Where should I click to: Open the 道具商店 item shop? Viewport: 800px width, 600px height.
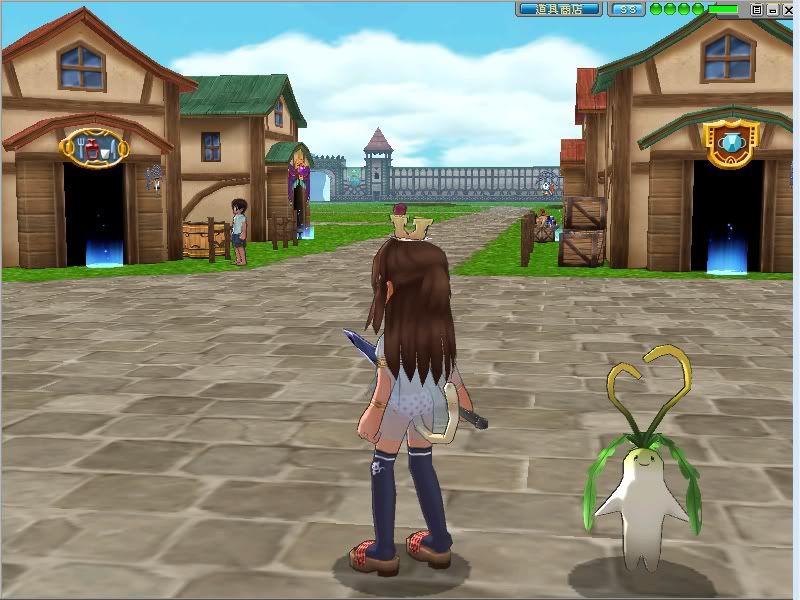[559, 9]
